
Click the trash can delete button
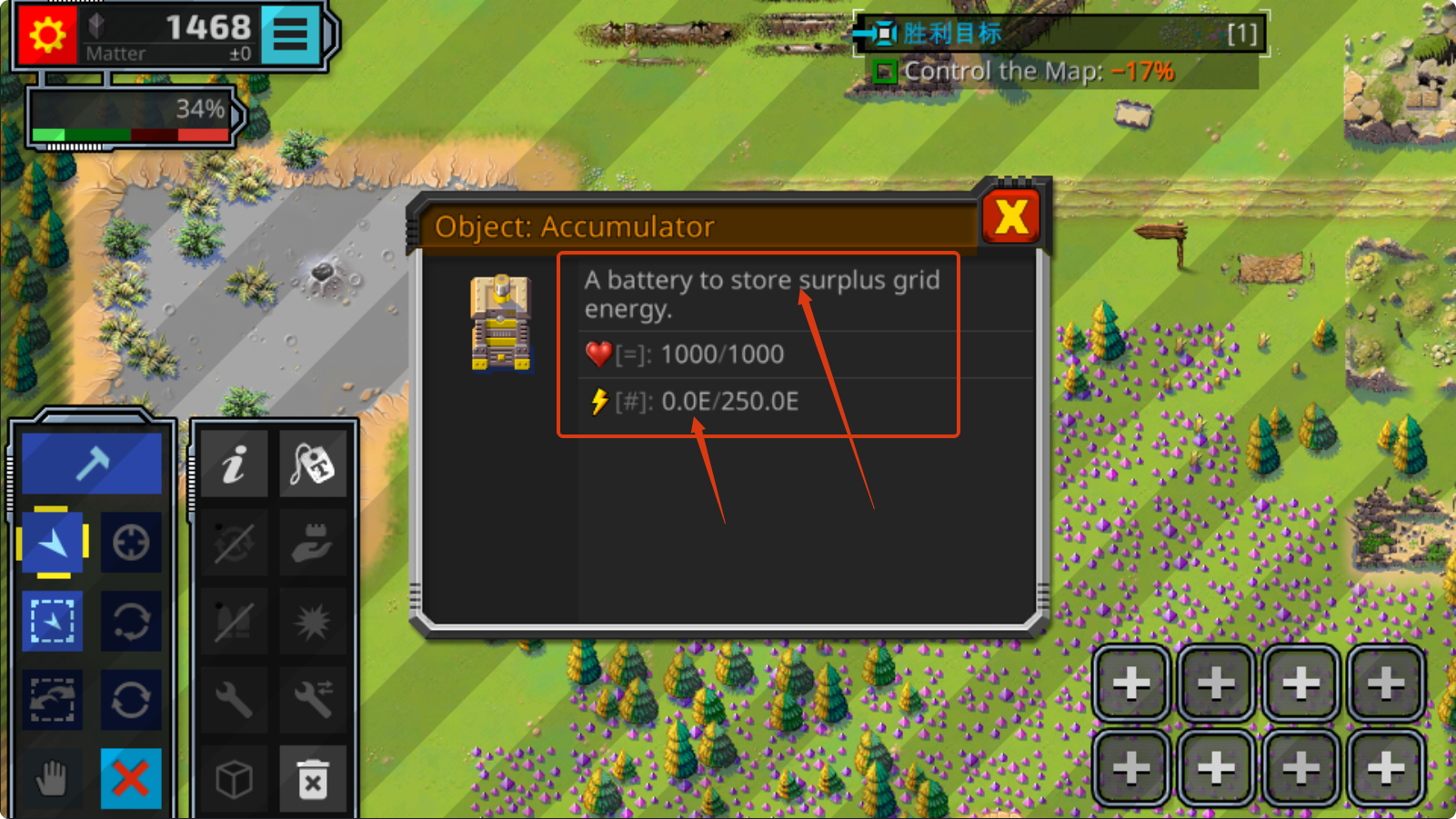click(x=313, y=779)
